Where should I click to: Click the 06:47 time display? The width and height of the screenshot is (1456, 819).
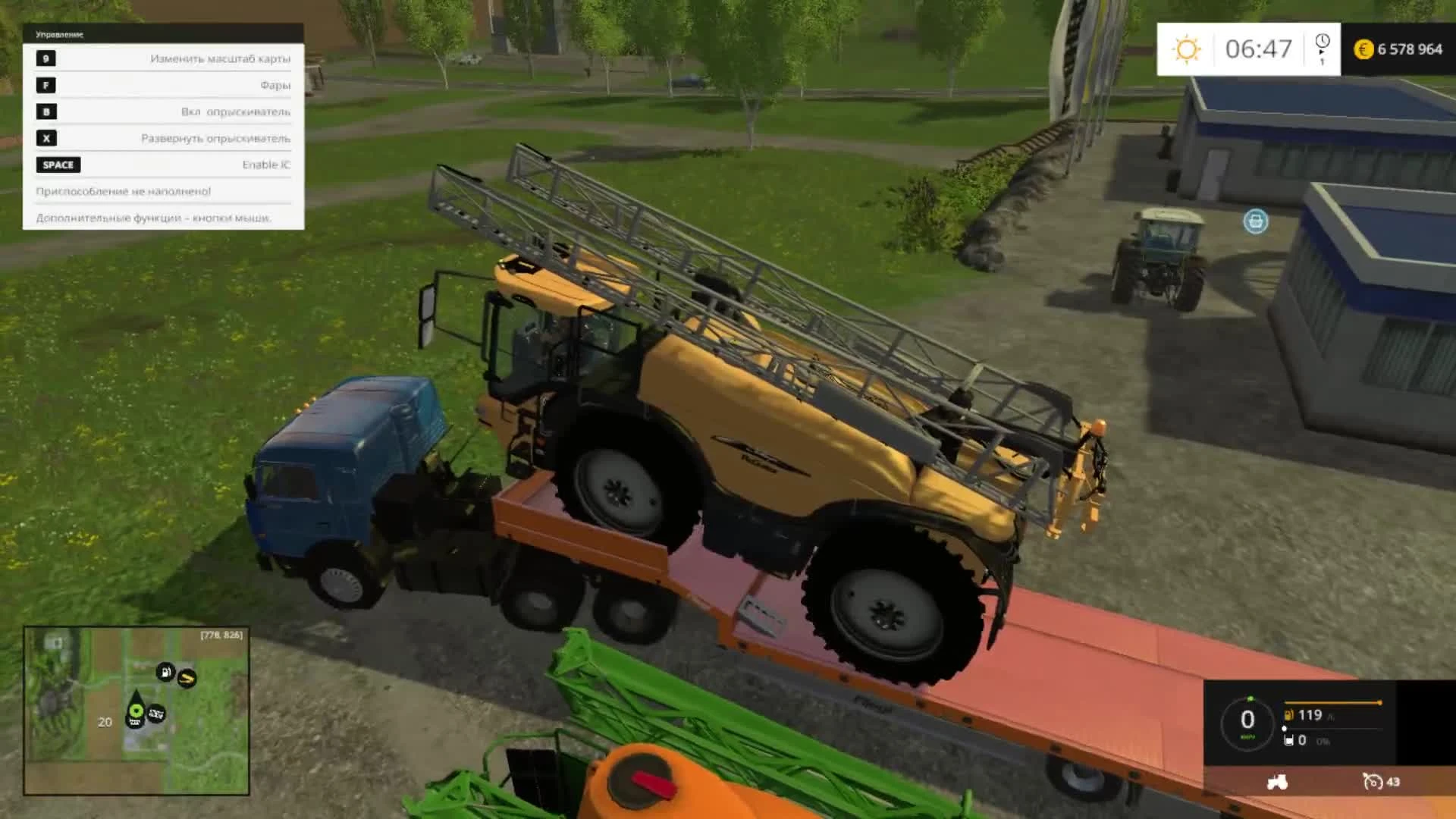(x=1259, y=49)
